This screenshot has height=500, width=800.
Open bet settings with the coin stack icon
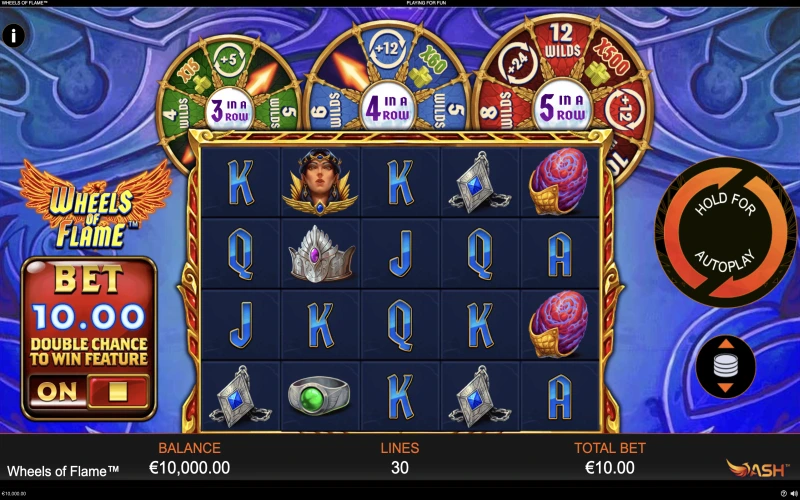pyautogui.click(x=726, y=367)
